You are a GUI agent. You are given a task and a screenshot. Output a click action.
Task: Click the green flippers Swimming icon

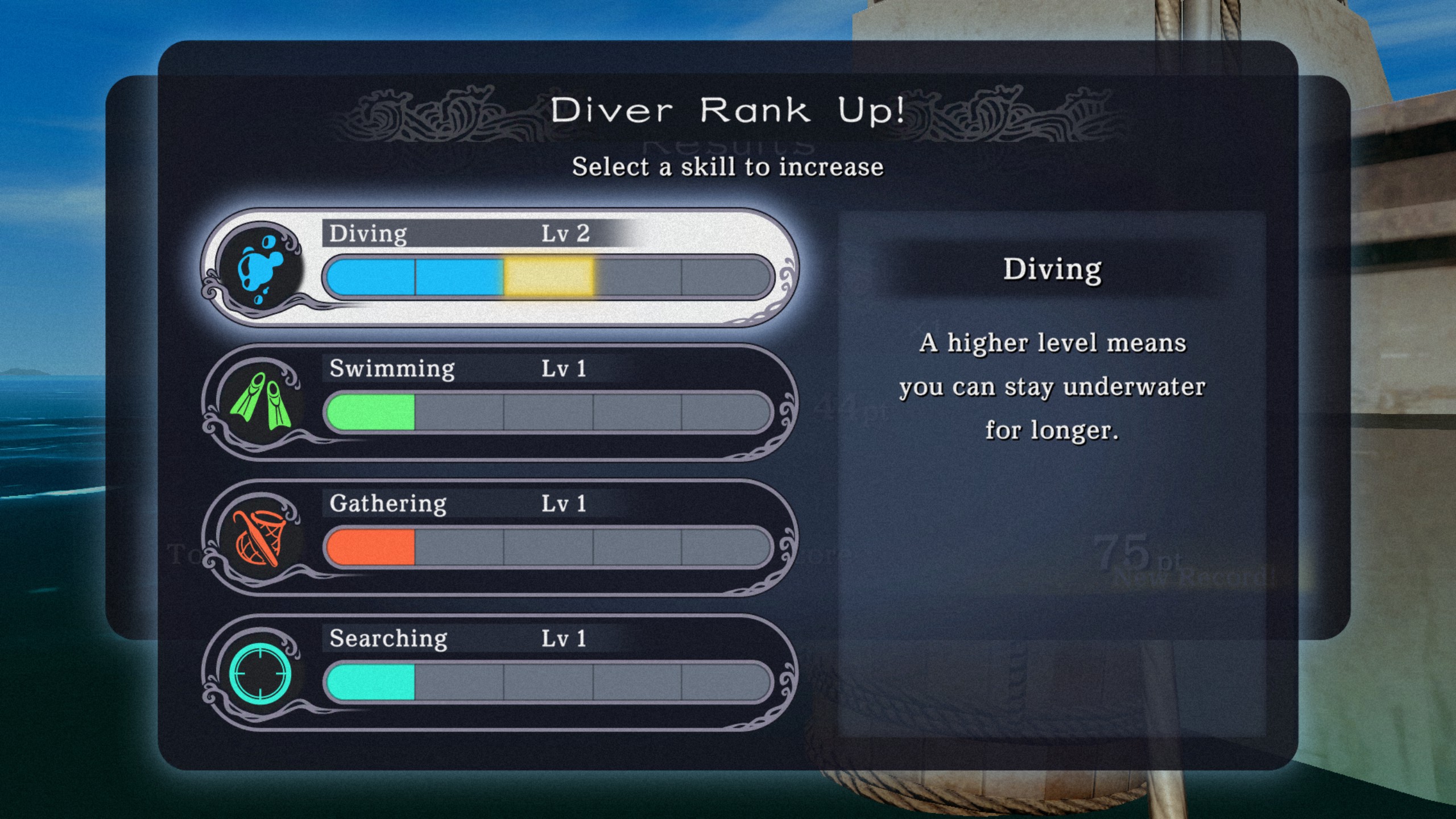[260, 401]
